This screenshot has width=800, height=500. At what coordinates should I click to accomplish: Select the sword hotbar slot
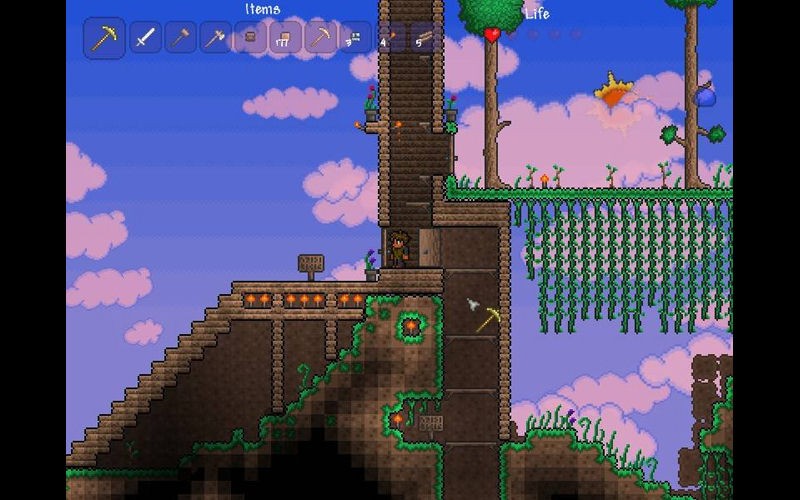click(146, 38)
